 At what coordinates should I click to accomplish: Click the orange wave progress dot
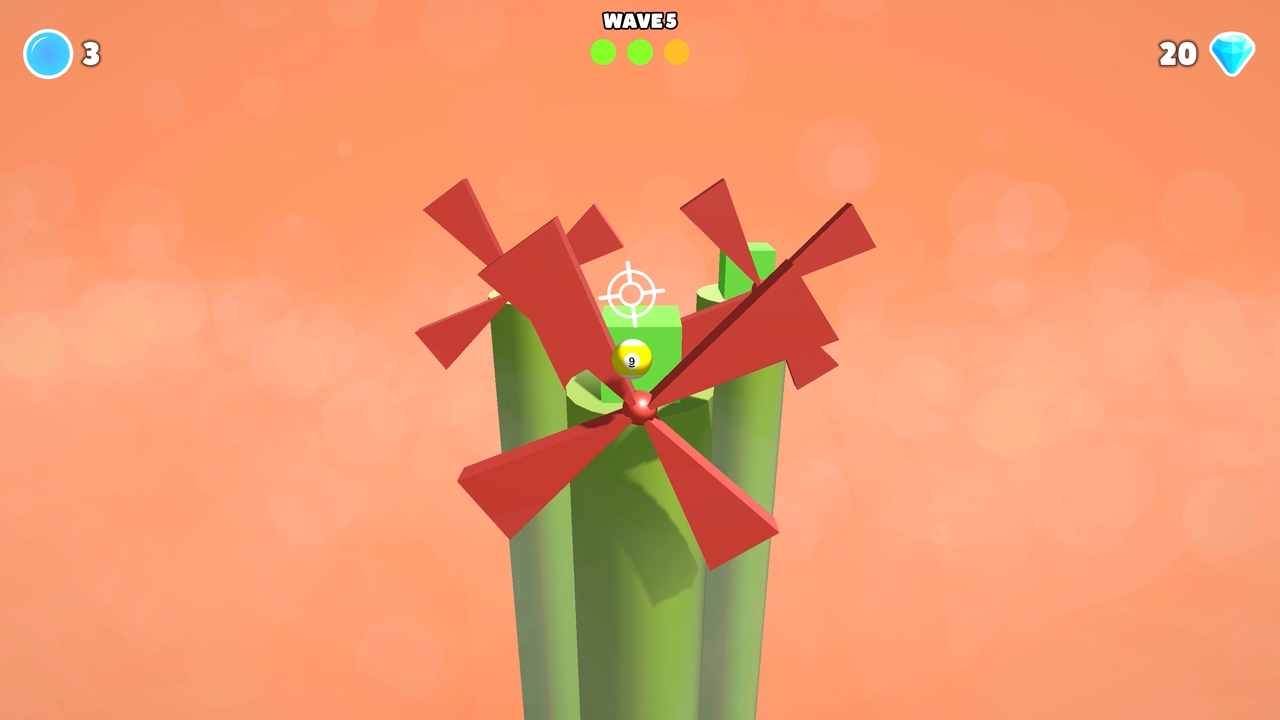coord(677,53)
